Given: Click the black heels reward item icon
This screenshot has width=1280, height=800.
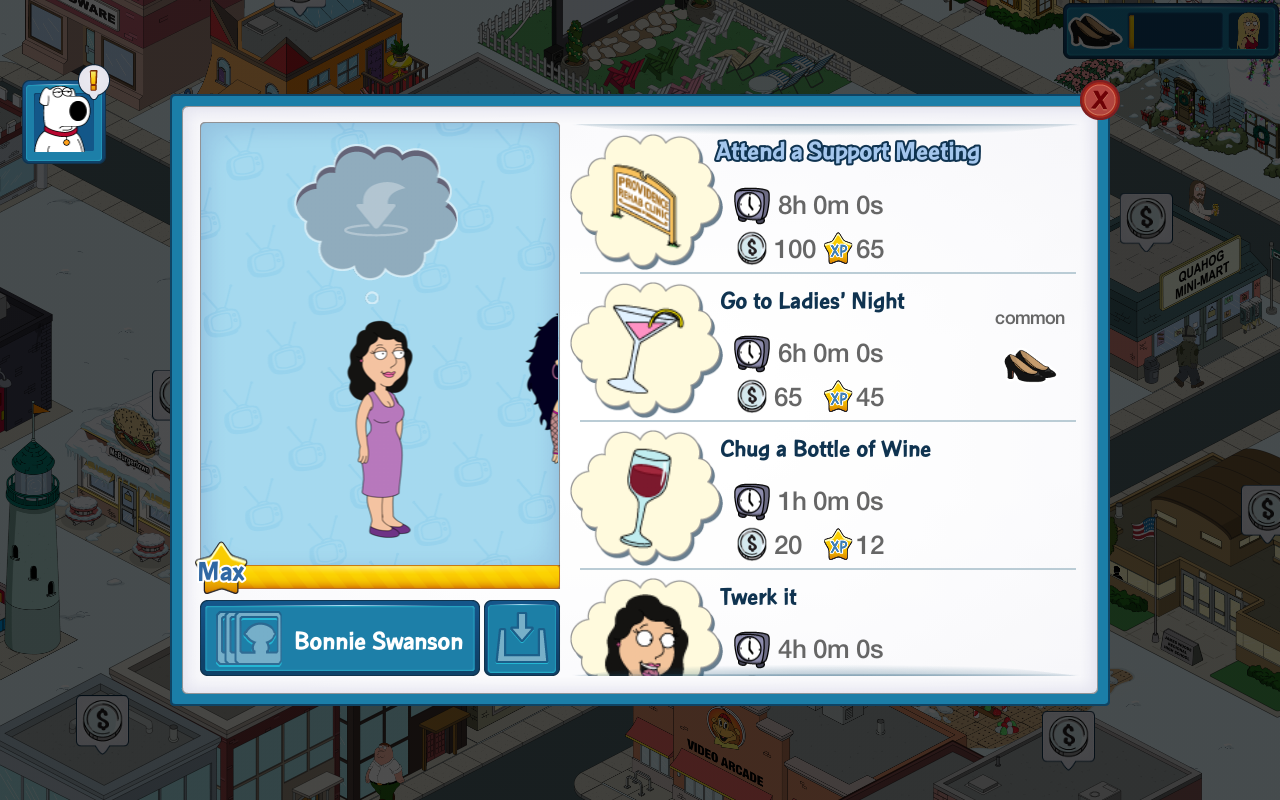Looking at the screenshot, I should click(1029, 365).
